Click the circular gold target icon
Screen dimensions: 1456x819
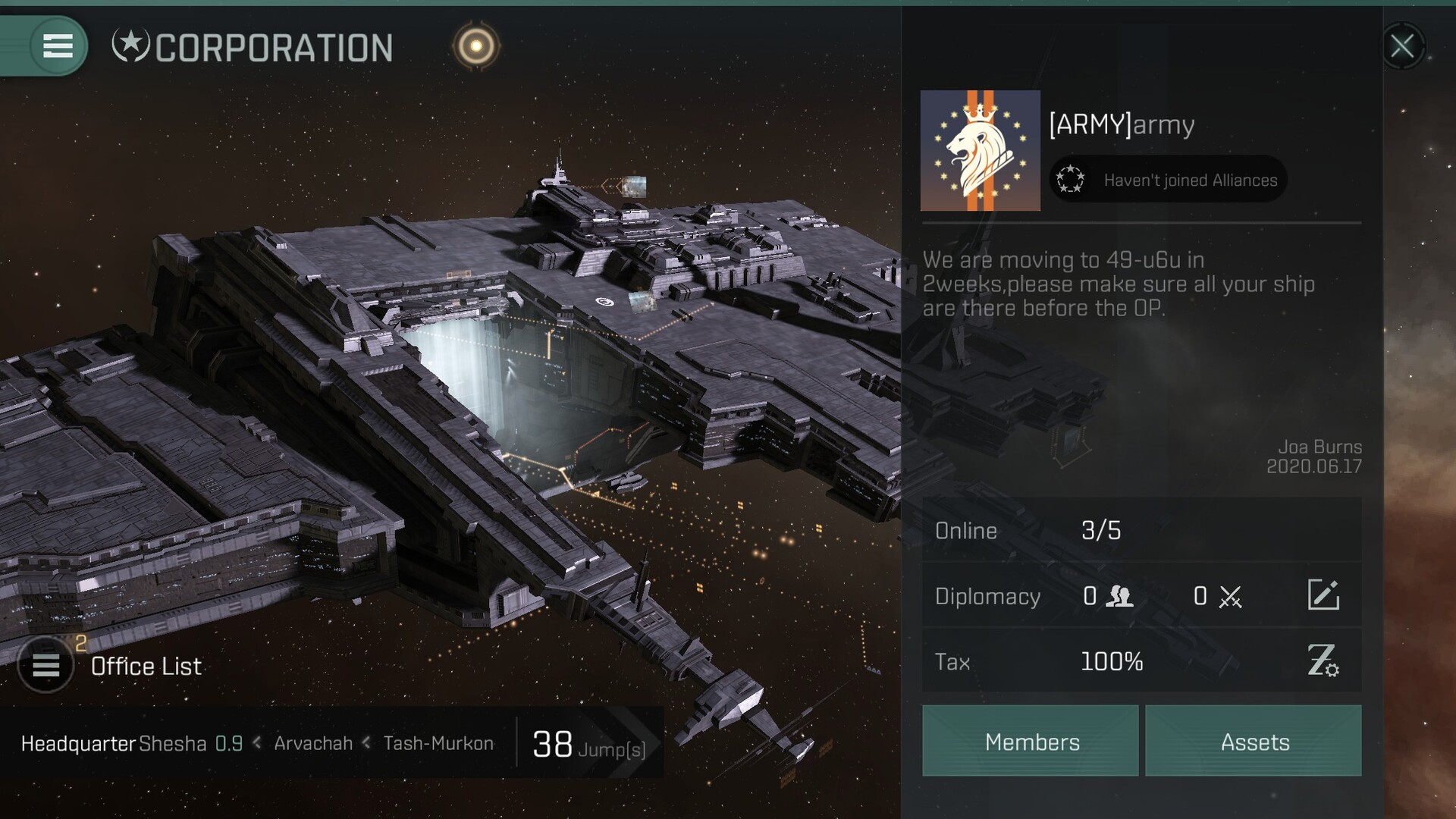point(476,46)
